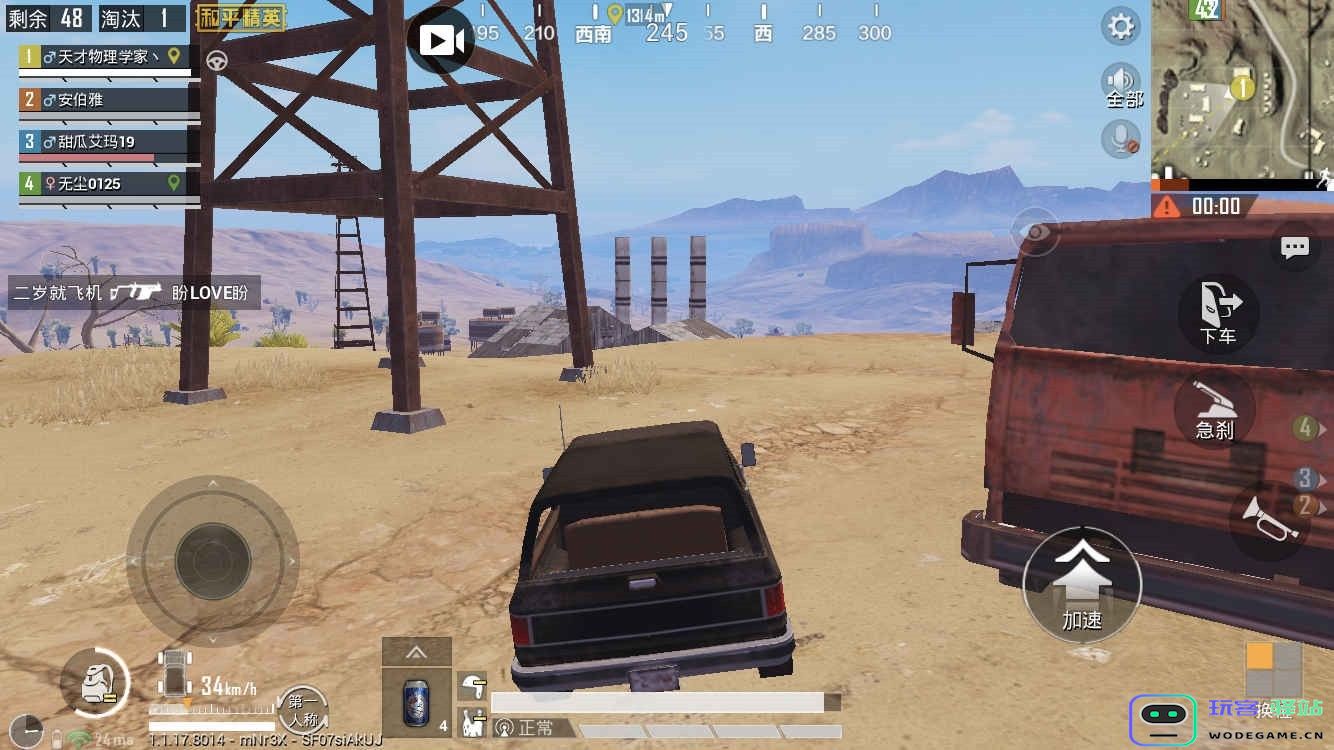1334x750 pixels.
Task: Open the backpack inventory
Action: [x=95, y=683]
